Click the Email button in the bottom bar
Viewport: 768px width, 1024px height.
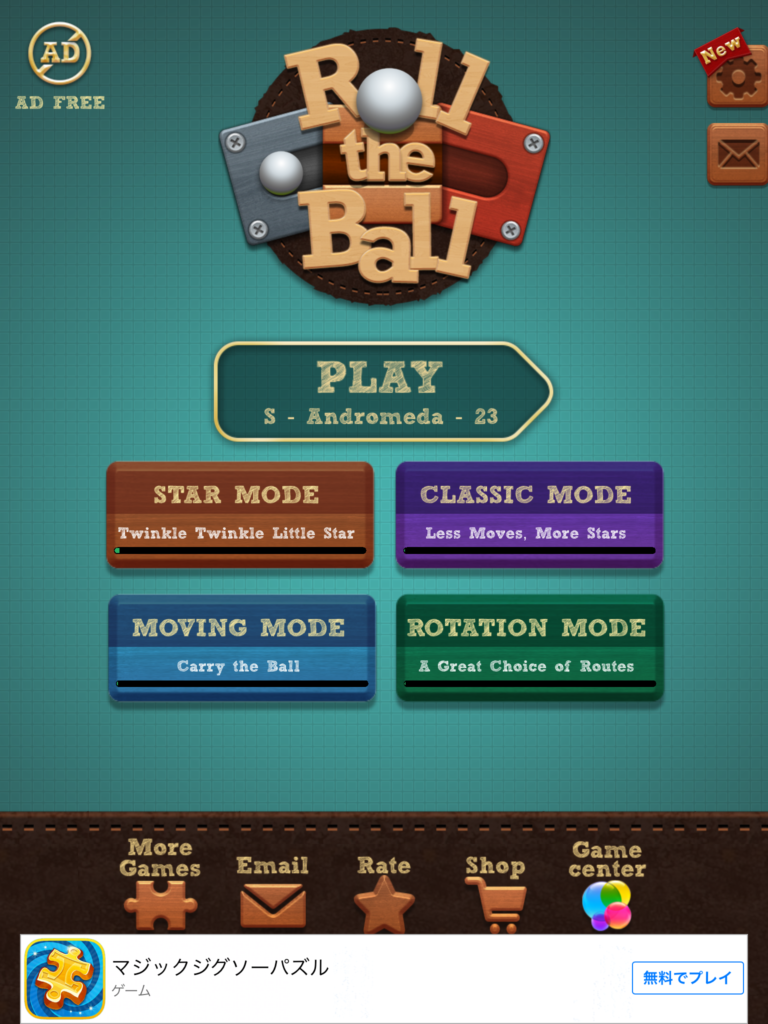(273, 890)
